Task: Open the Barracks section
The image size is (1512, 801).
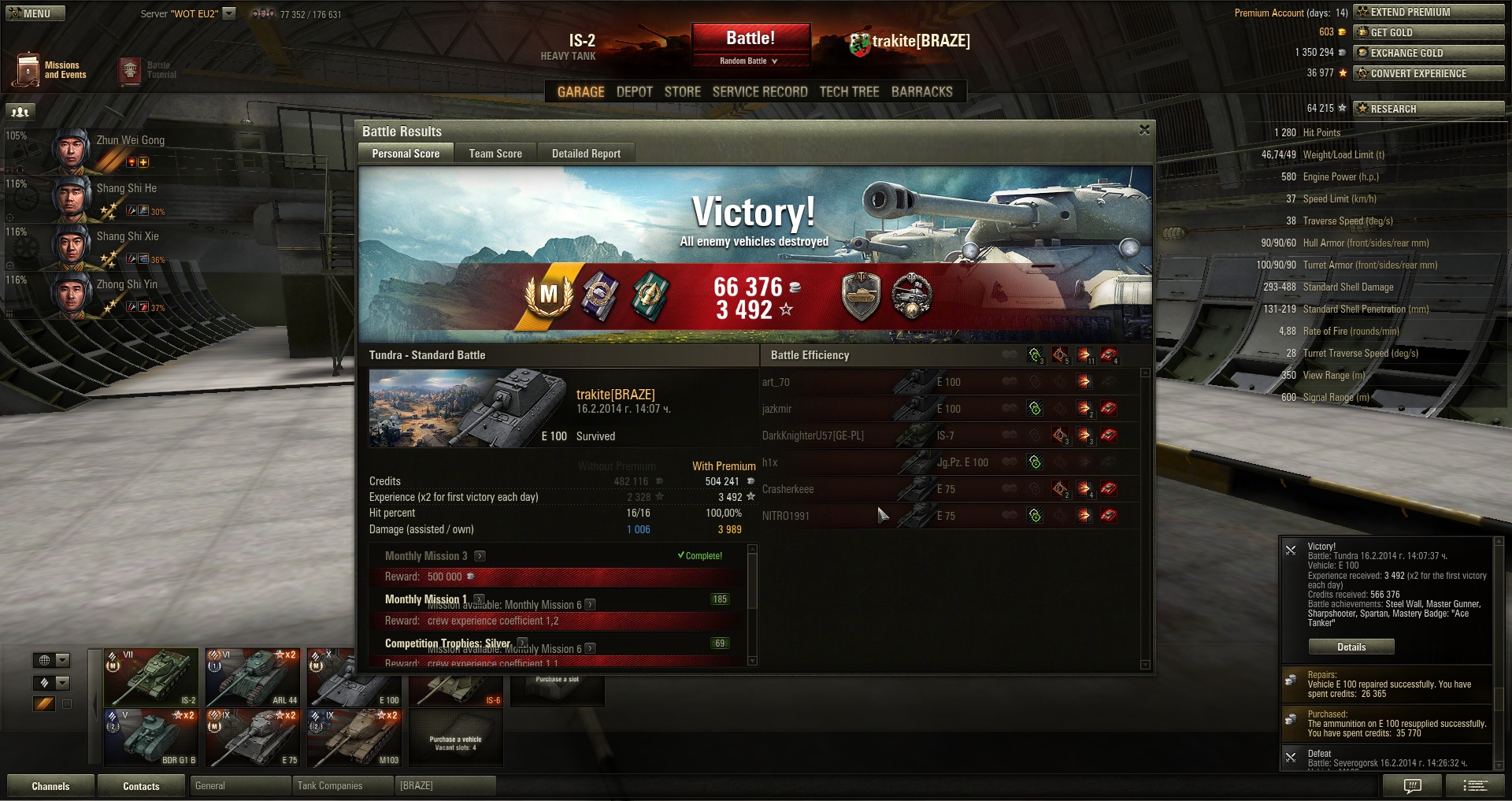Action: tap(921, 92)
